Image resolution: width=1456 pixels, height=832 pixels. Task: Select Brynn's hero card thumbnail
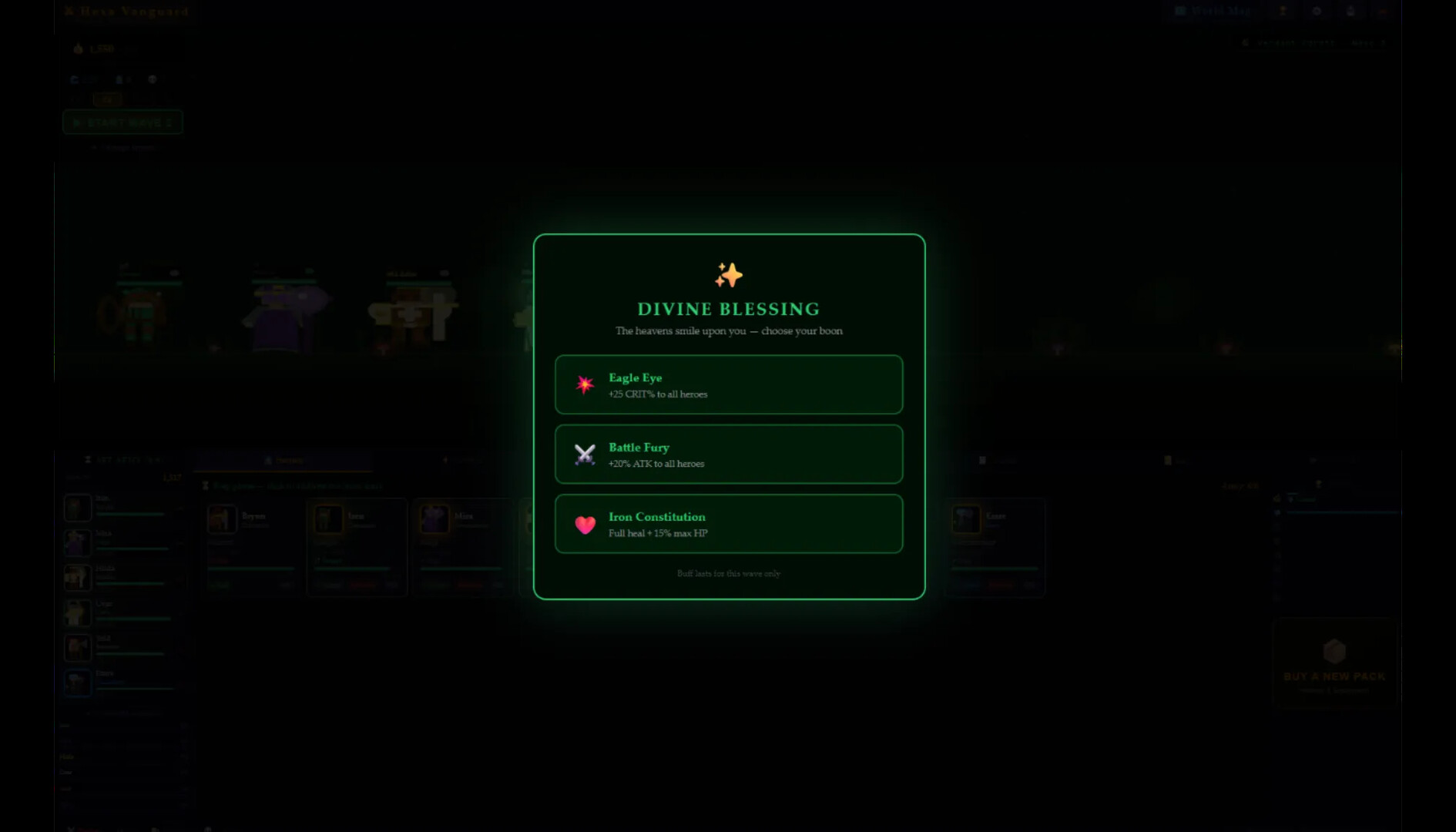223,519
